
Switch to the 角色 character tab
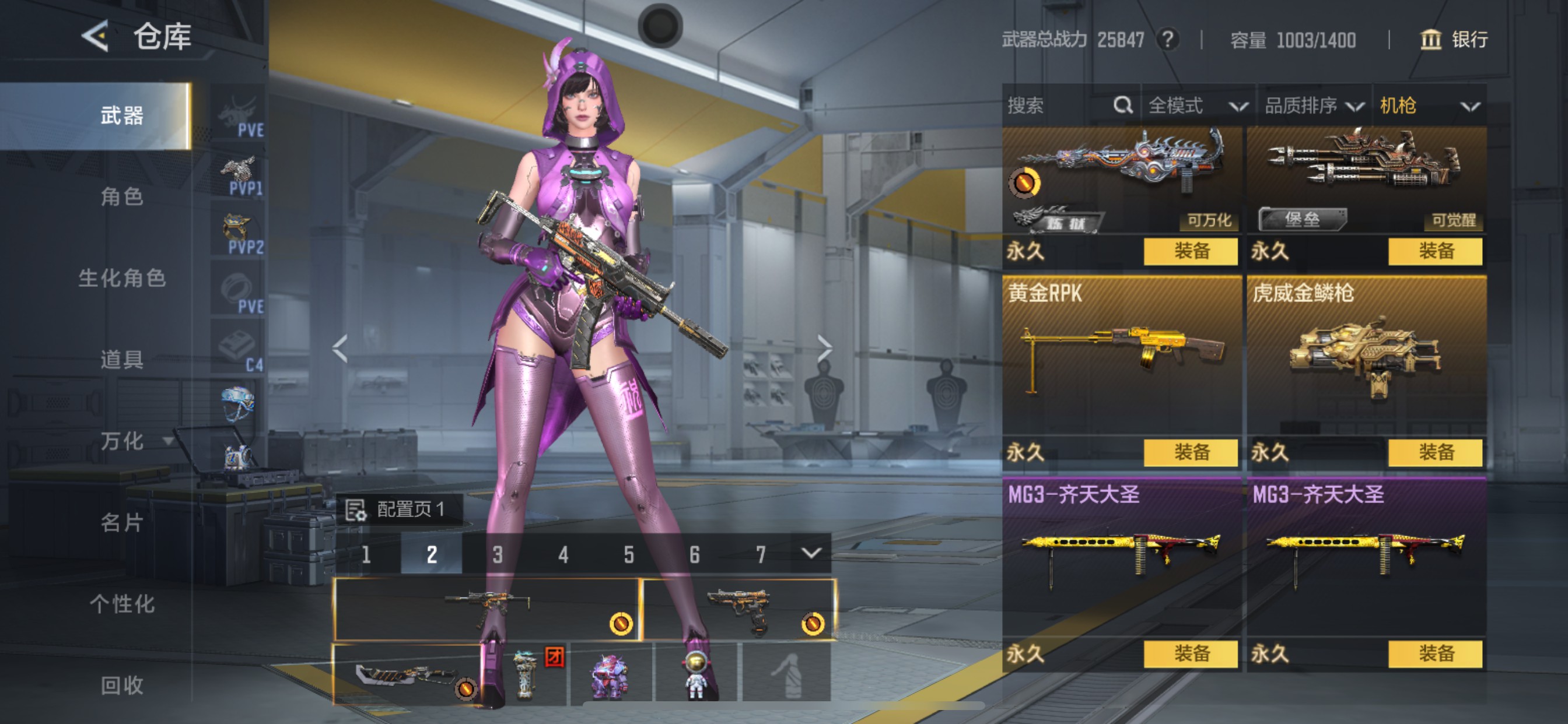pos(122,196)
